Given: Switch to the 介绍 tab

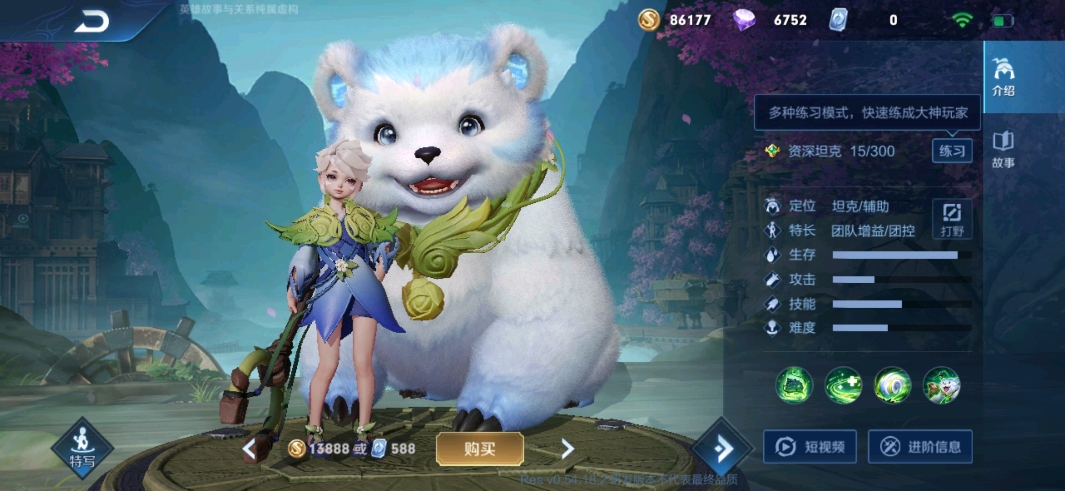Looking at the screenshot, I should [x=1003, y=77].
